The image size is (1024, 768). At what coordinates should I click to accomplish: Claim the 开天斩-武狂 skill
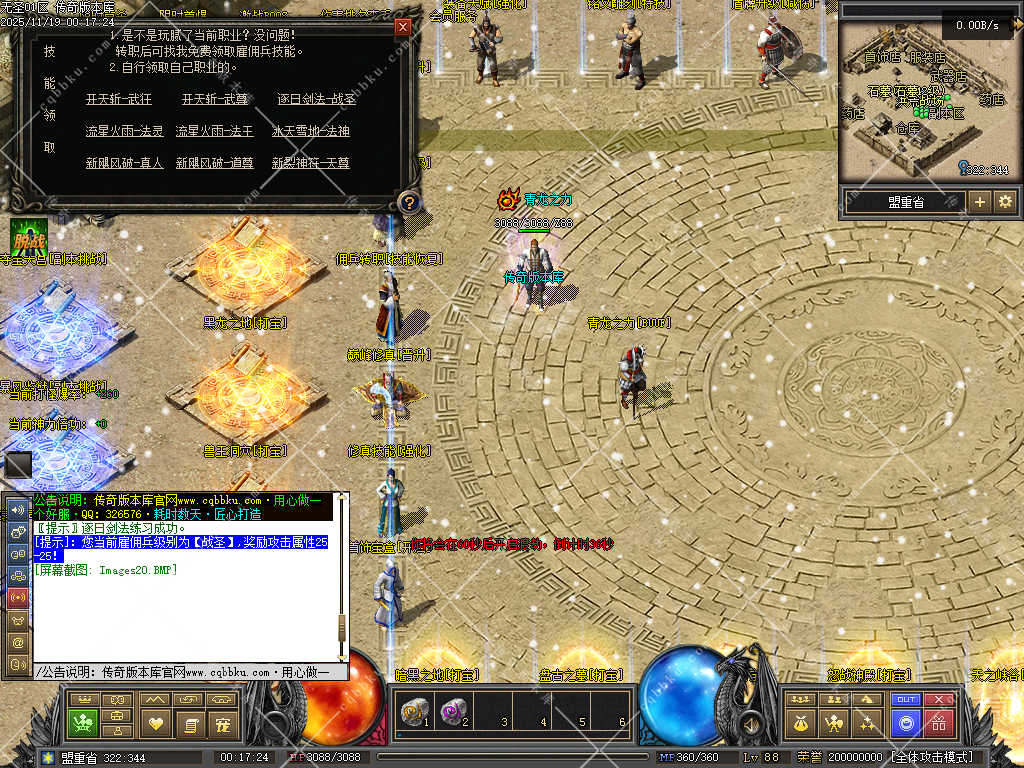point(119,99)
